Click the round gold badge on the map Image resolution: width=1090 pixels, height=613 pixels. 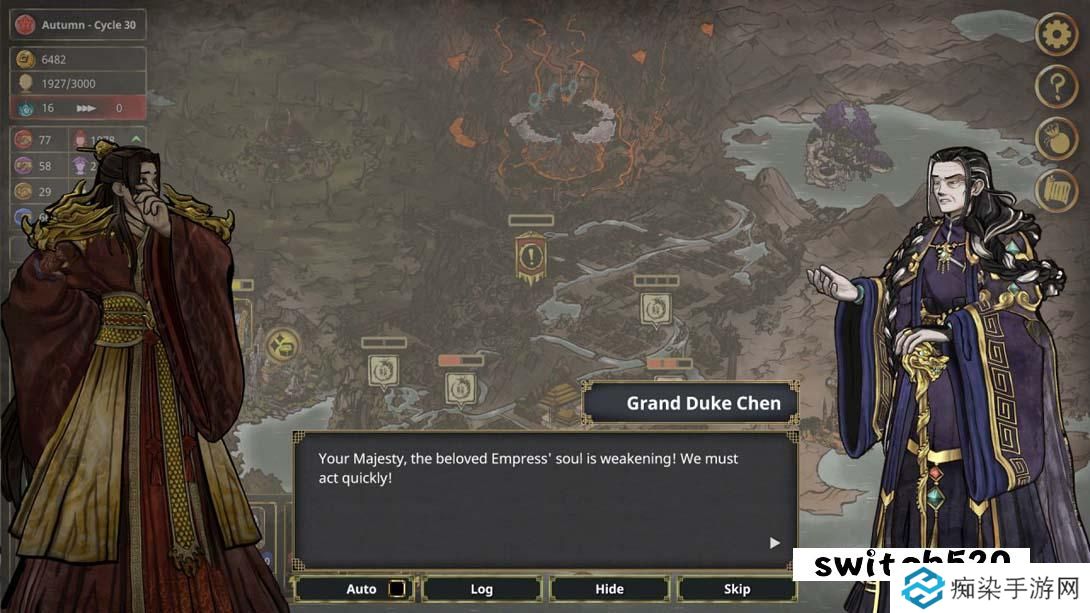click(x=283, y=346)
